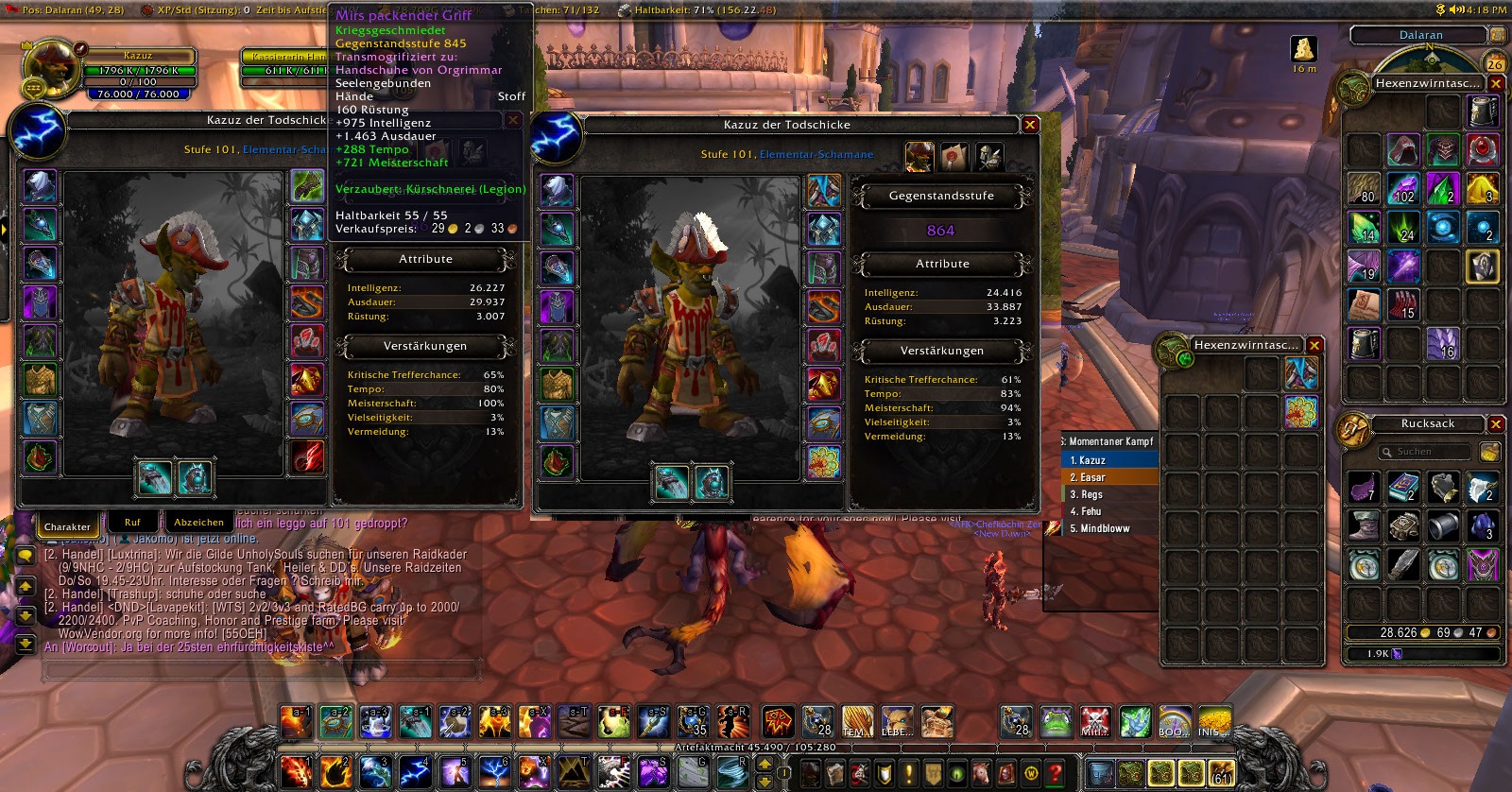
Task: Activate the chain lightning ability on slot 4
Action: click(x=415, y=771)
